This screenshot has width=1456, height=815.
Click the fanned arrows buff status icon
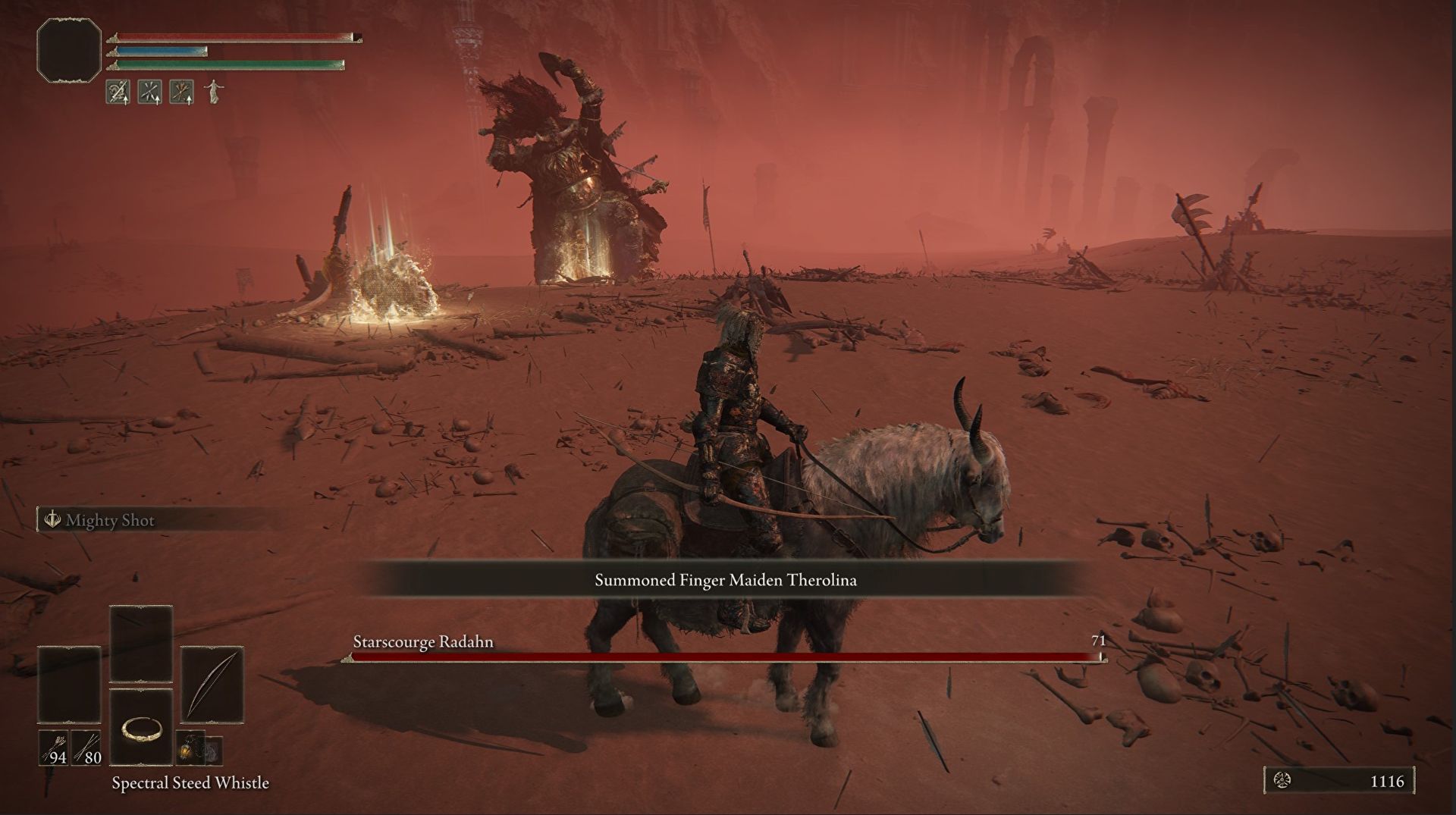tap(181, 92)
